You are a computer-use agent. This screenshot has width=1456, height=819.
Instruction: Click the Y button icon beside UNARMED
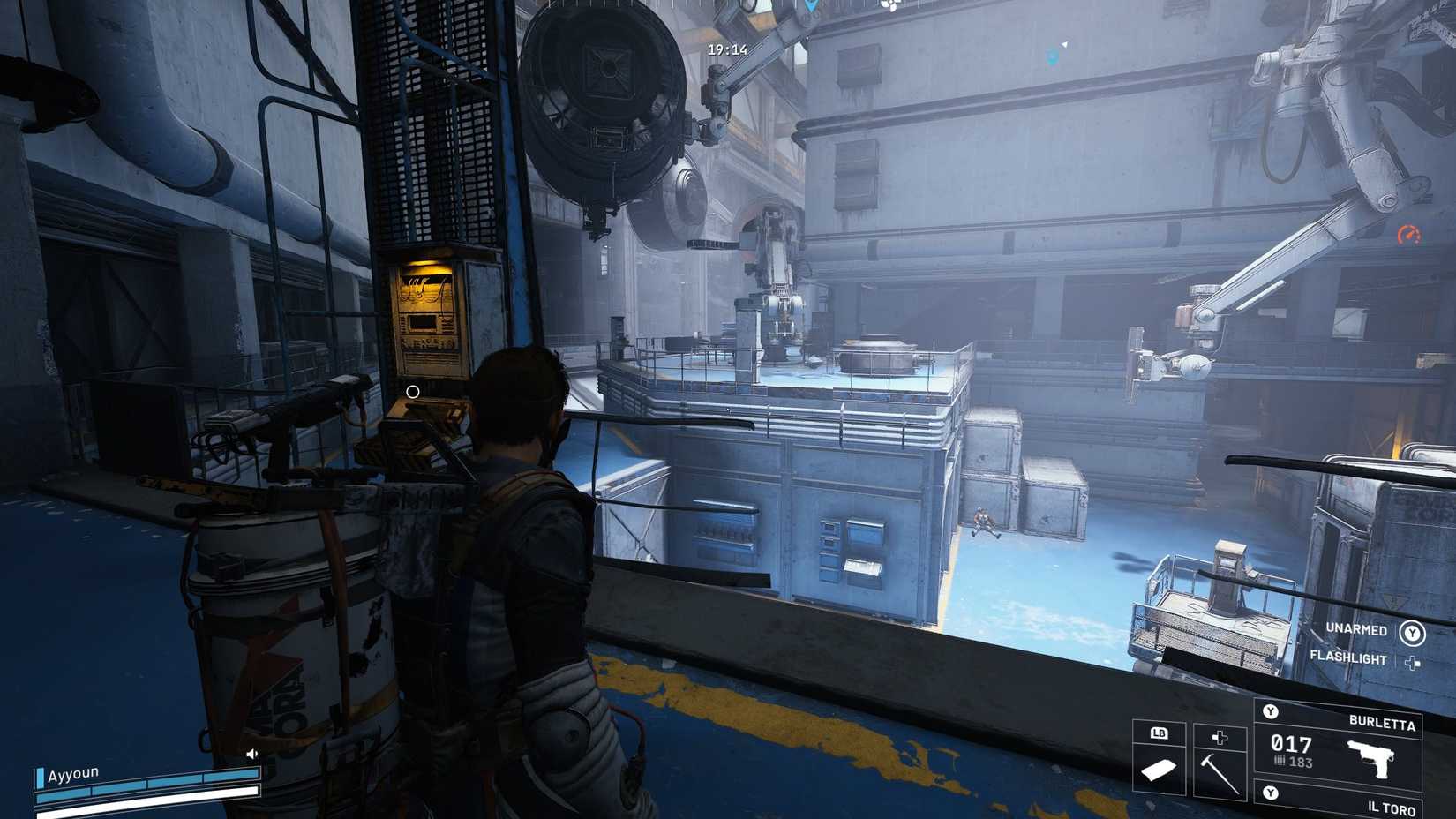pyautogui.click(x=1412, y=635)
